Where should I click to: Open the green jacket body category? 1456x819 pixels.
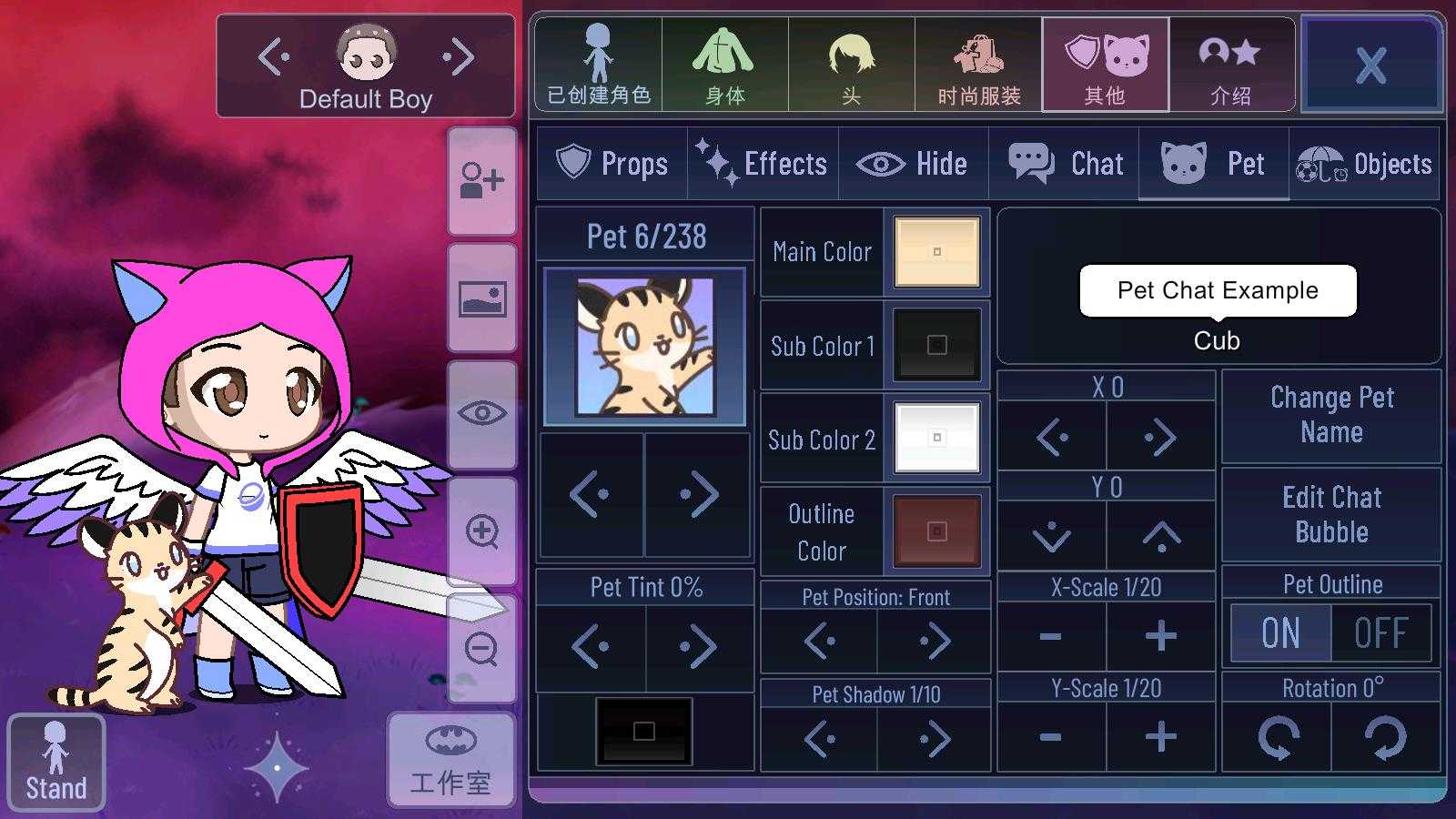724,66
